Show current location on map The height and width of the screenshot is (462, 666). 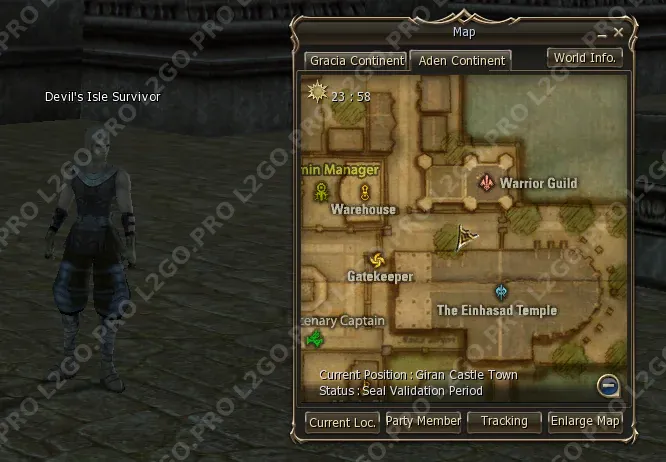point(342,422)
